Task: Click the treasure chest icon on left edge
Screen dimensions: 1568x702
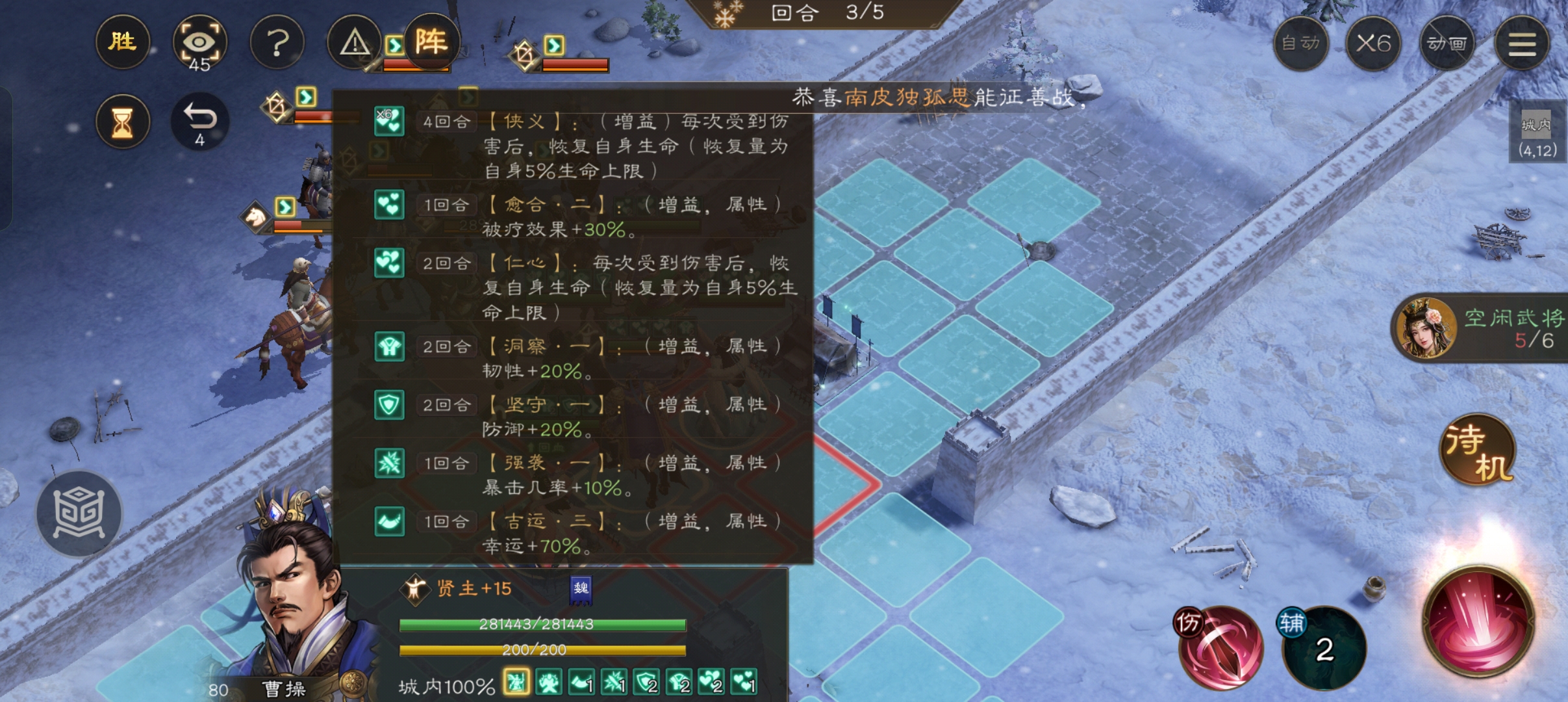Action: [x=79, y=513]
